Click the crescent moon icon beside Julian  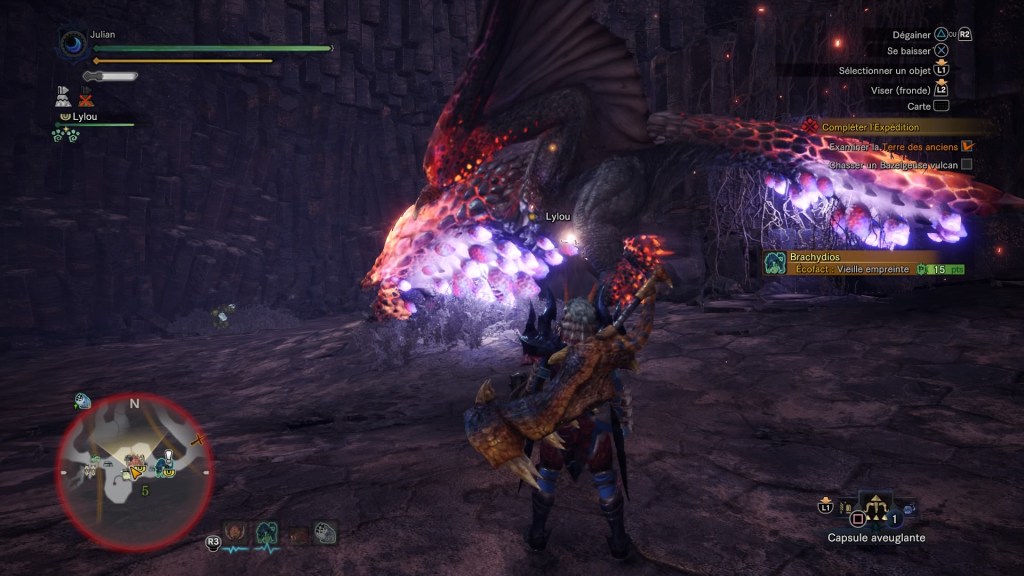(74, 44)
